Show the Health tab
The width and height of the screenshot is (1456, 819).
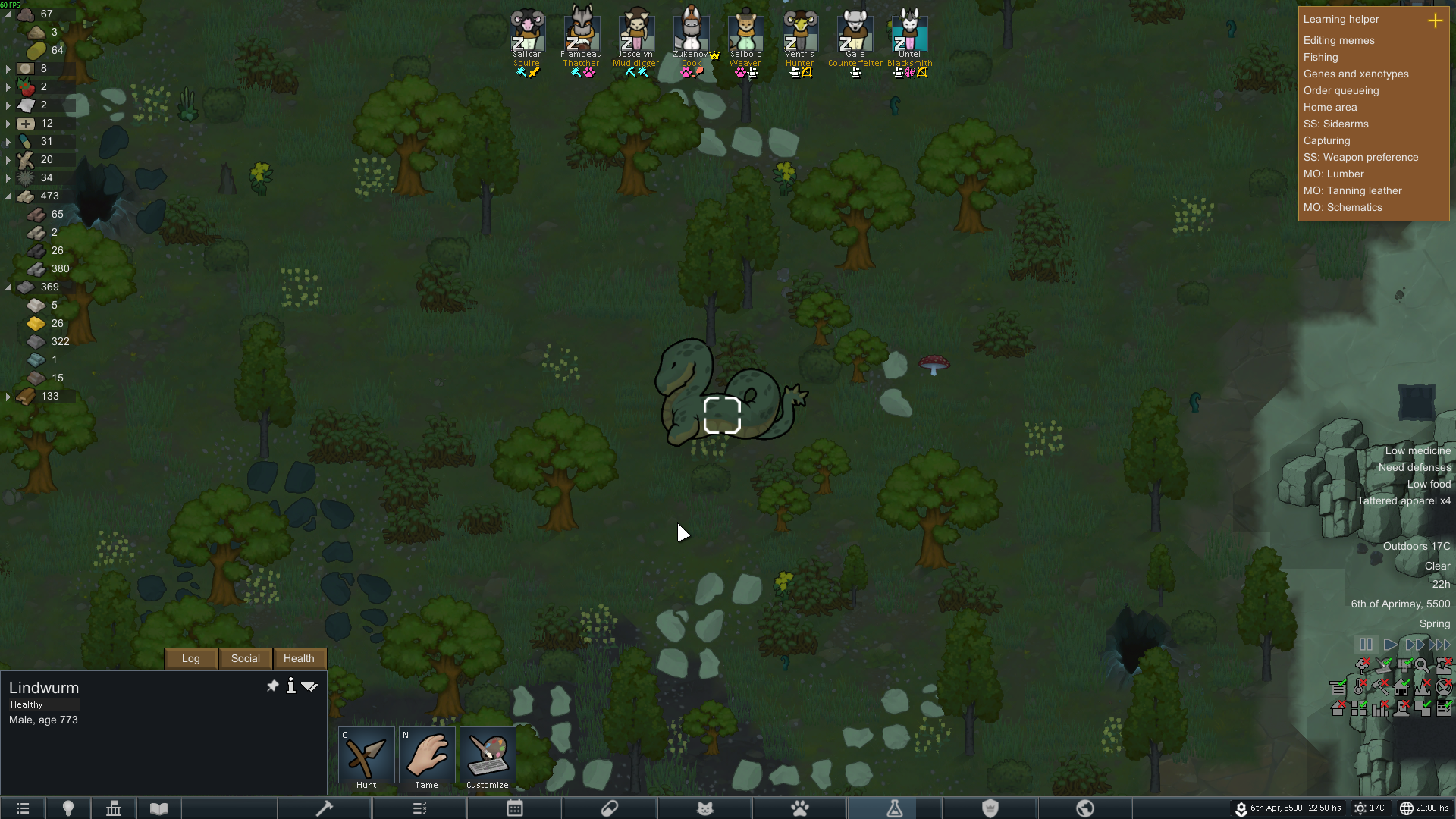(299, 658)
